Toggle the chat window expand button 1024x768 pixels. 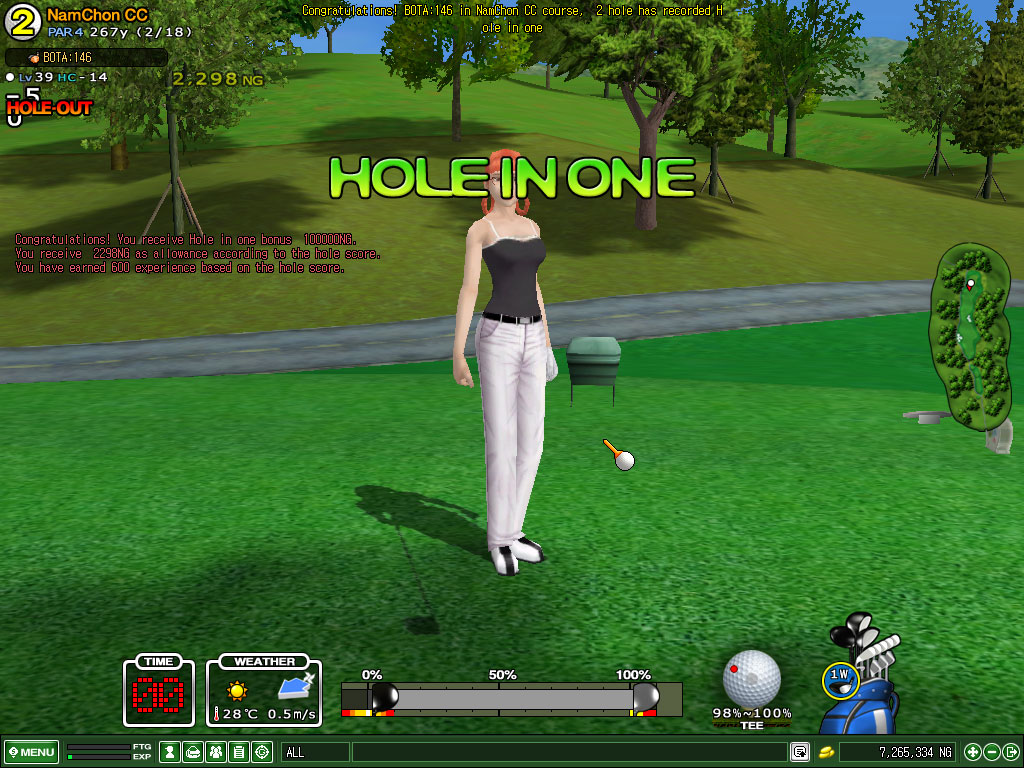[x=799, y=752]
